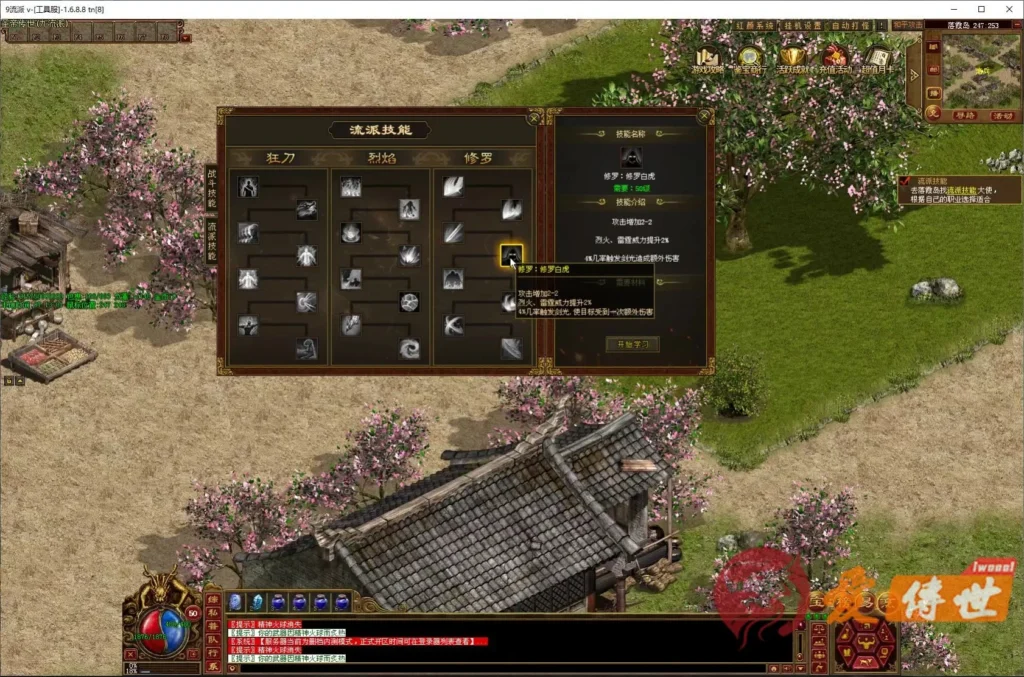
Task: Choose the swirl skill at the bottom of 烈焰
Action: click(x=409, y=348)
